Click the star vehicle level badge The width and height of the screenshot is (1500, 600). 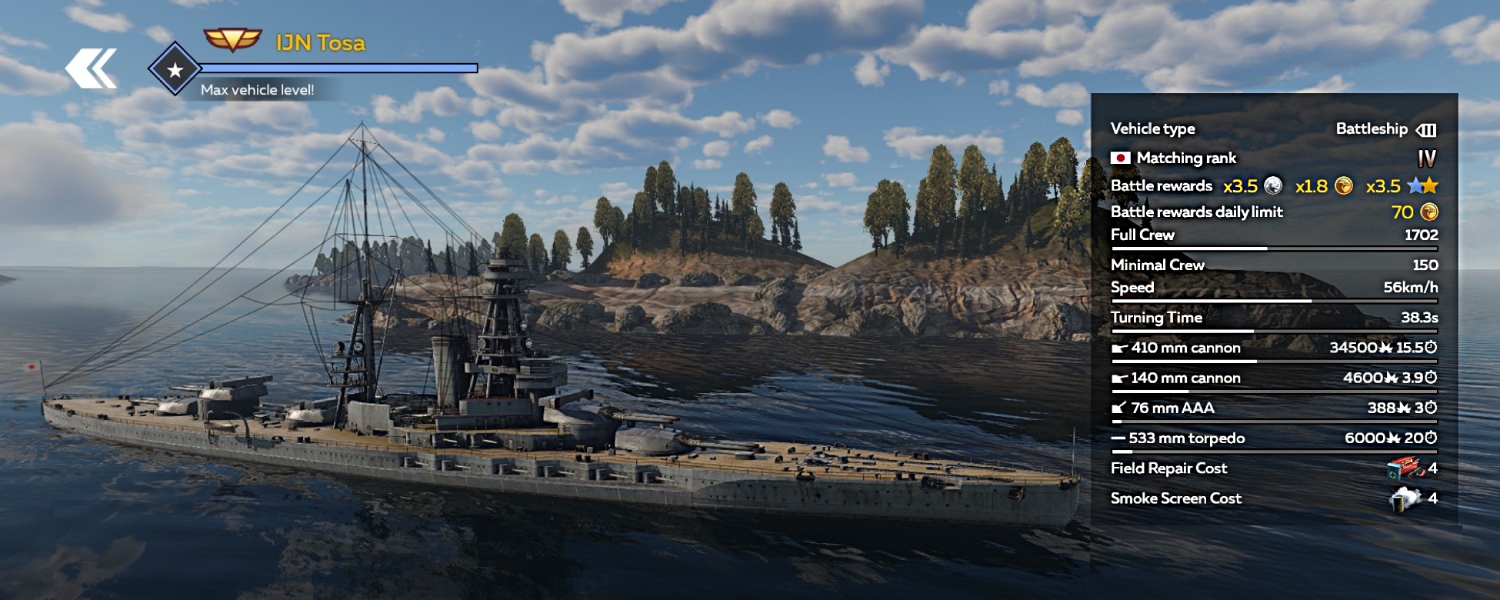click(x=174, y=69)
